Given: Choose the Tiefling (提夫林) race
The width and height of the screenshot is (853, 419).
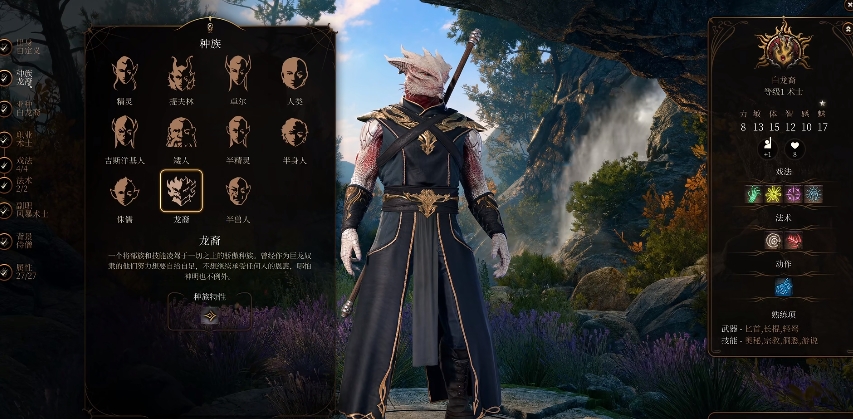Looking at the screenshot, I should point(181,73).
